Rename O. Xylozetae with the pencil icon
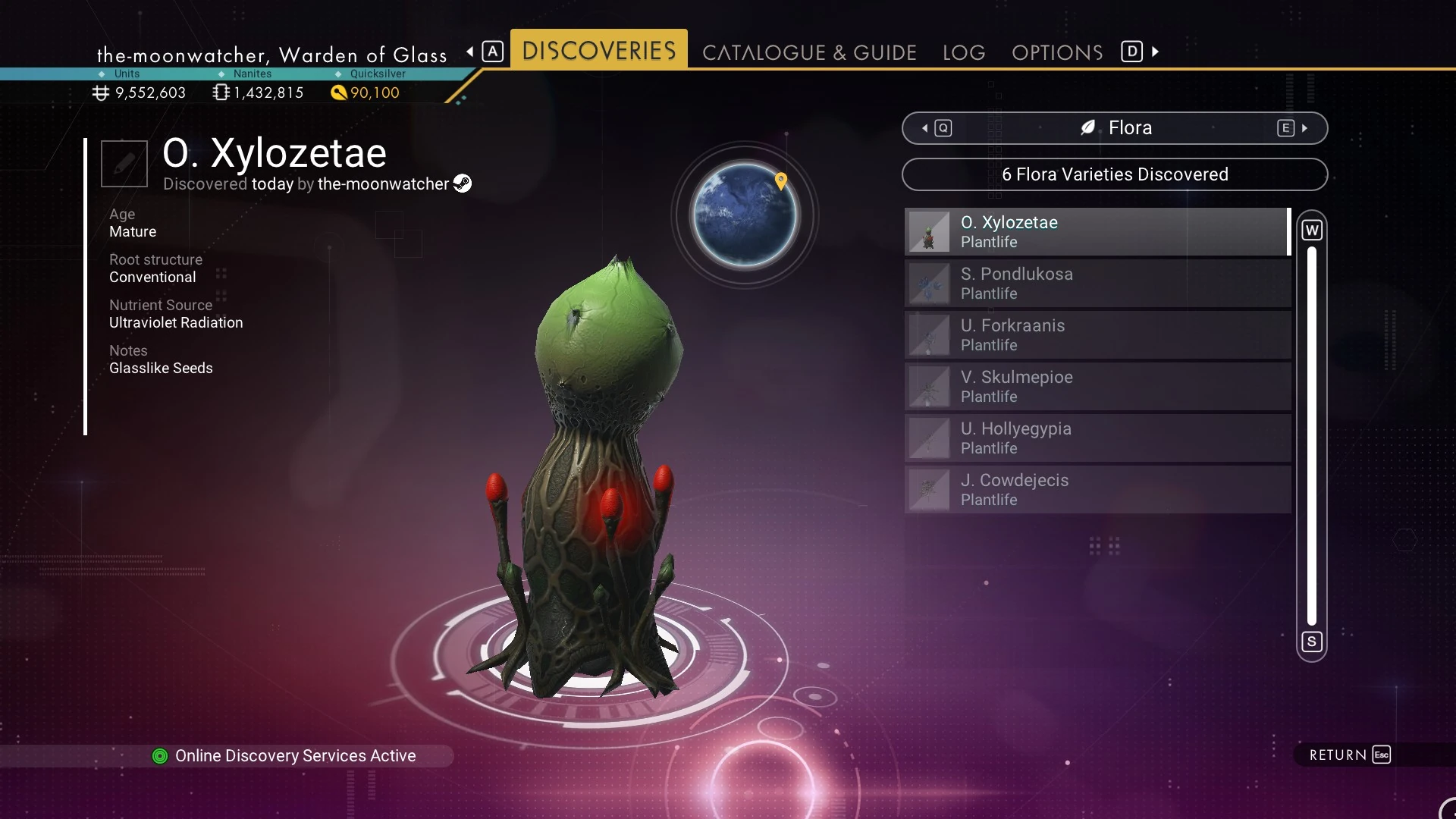Viewport: 1456px width, 819px height. click(x=124, y=163)
